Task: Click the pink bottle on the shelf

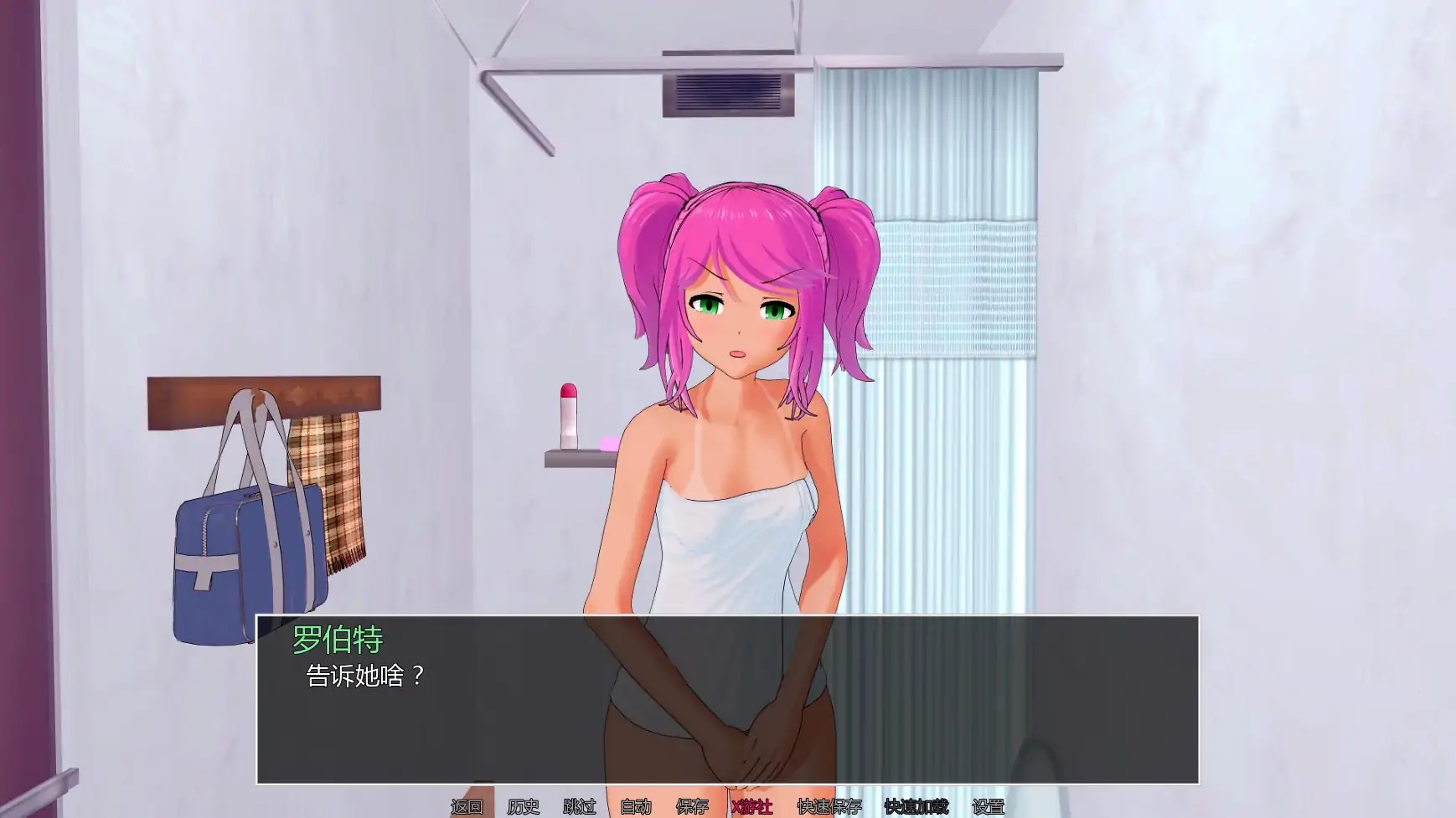Action: tap(569, 414)
